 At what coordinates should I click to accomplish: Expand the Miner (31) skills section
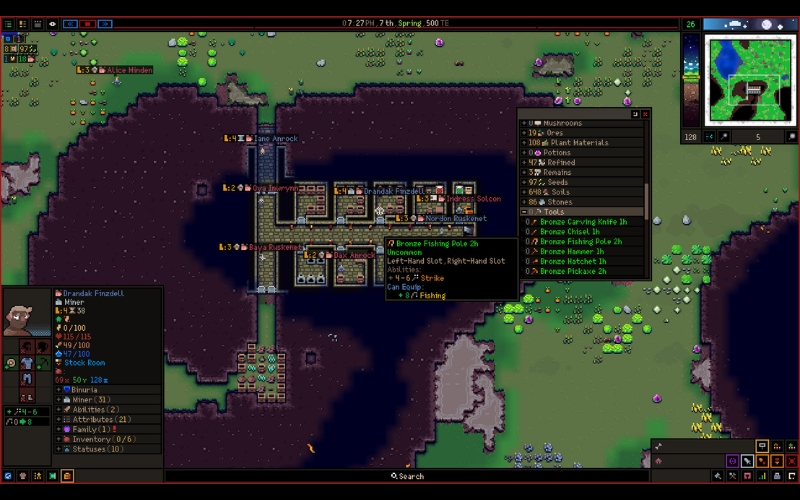tap(59, 399)
